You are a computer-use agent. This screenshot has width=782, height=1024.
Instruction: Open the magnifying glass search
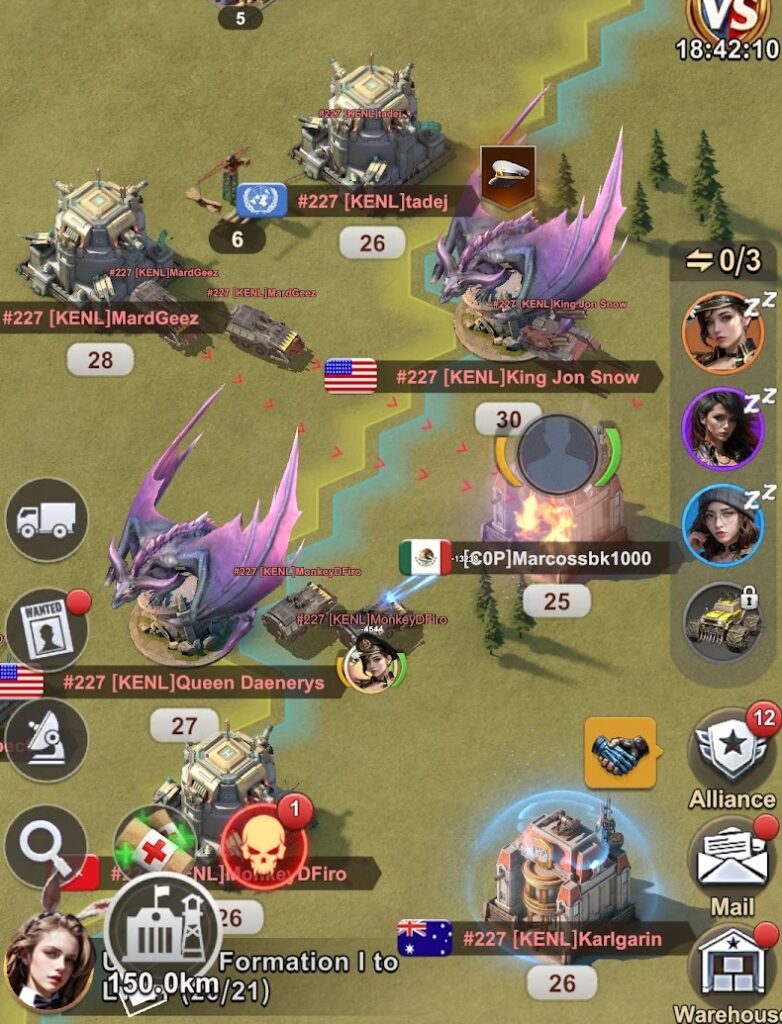click(x=45, y=846)
